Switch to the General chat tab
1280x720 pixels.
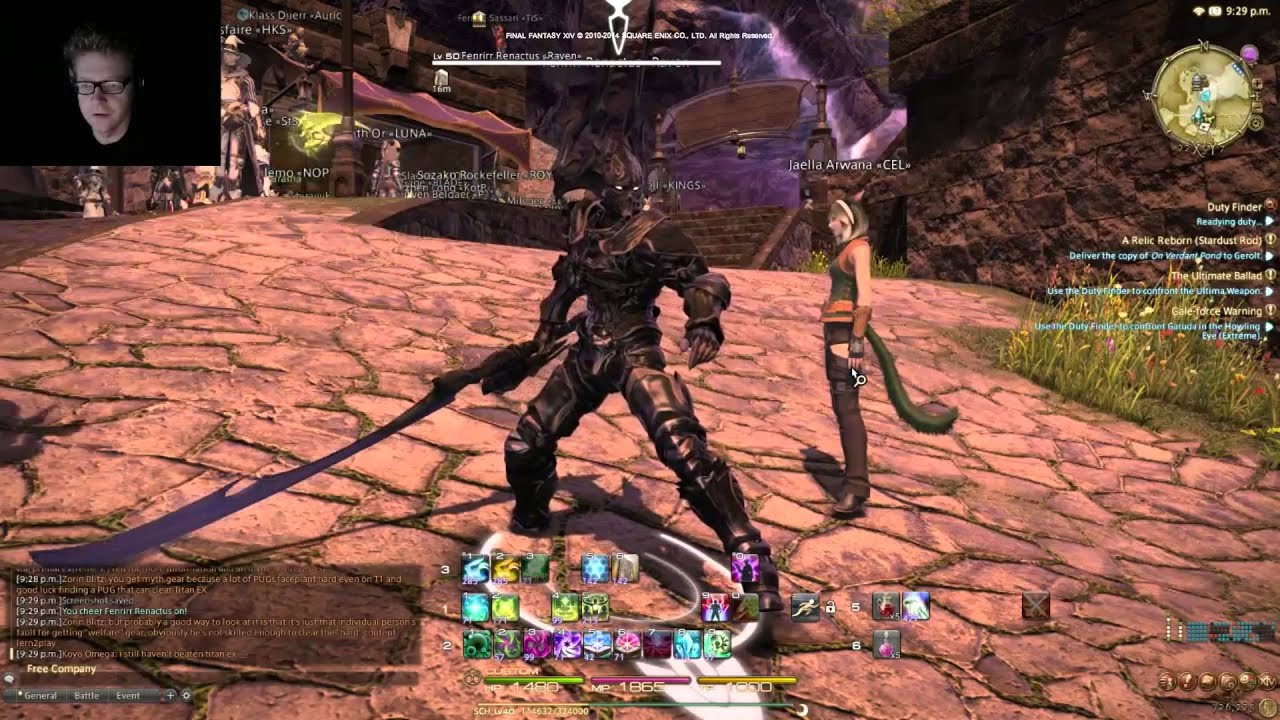(x=40, y=695)
